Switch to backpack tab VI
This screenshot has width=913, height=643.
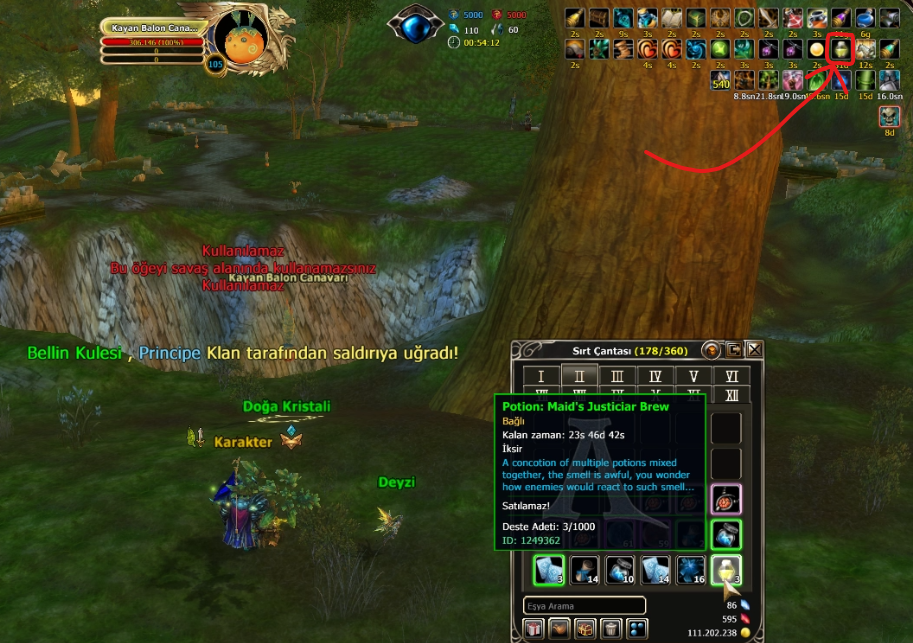click(731, 377)
